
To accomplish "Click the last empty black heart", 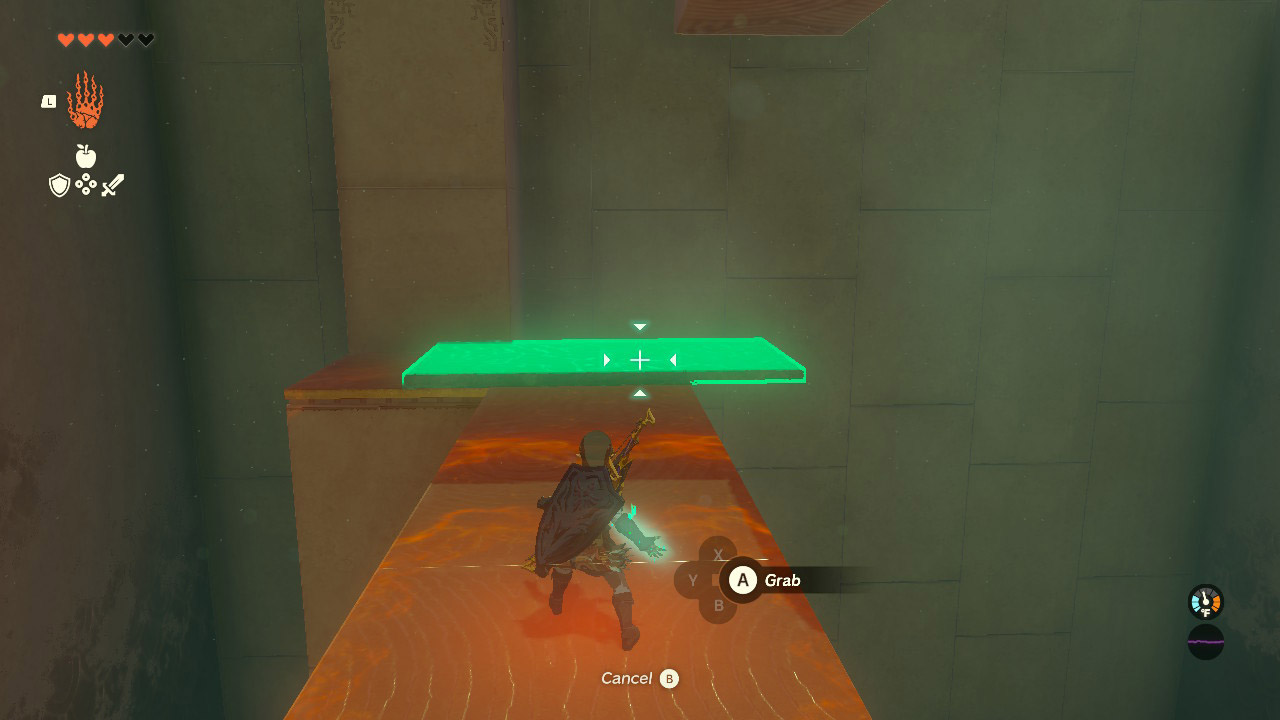I will tap(146, 40).
